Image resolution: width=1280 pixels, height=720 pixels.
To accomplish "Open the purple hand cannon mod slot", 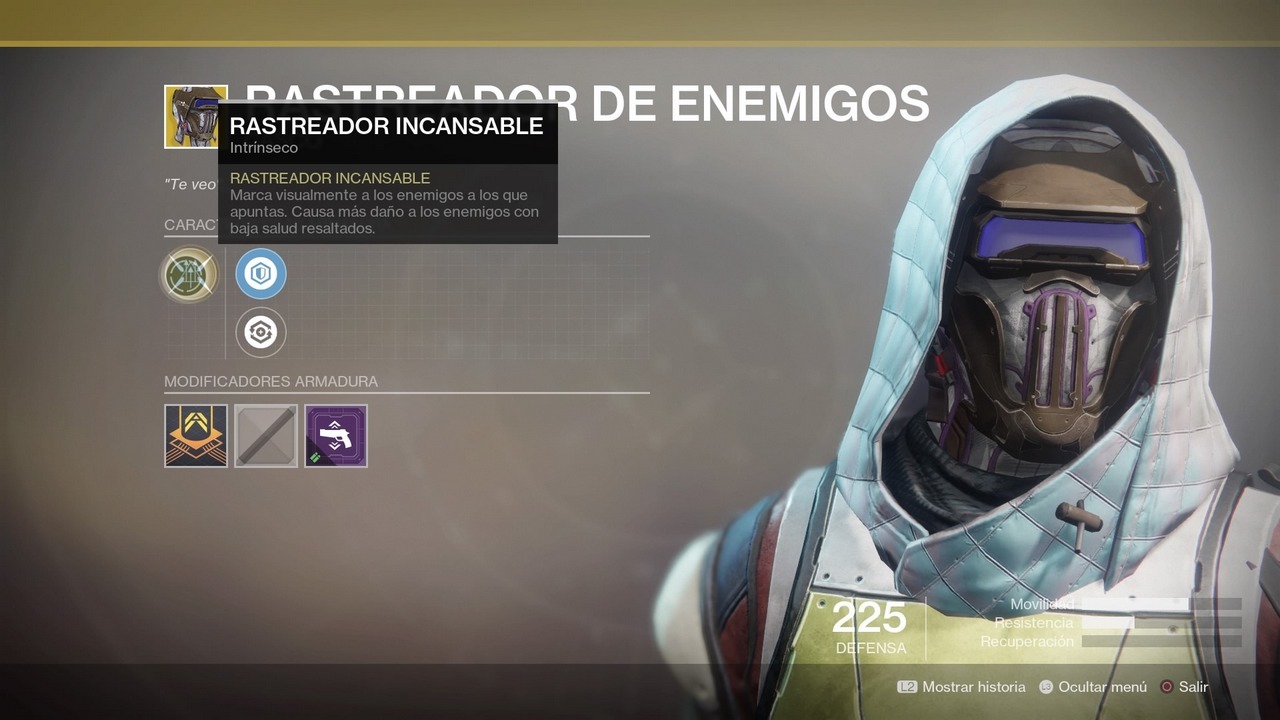I will coord(336,435).
